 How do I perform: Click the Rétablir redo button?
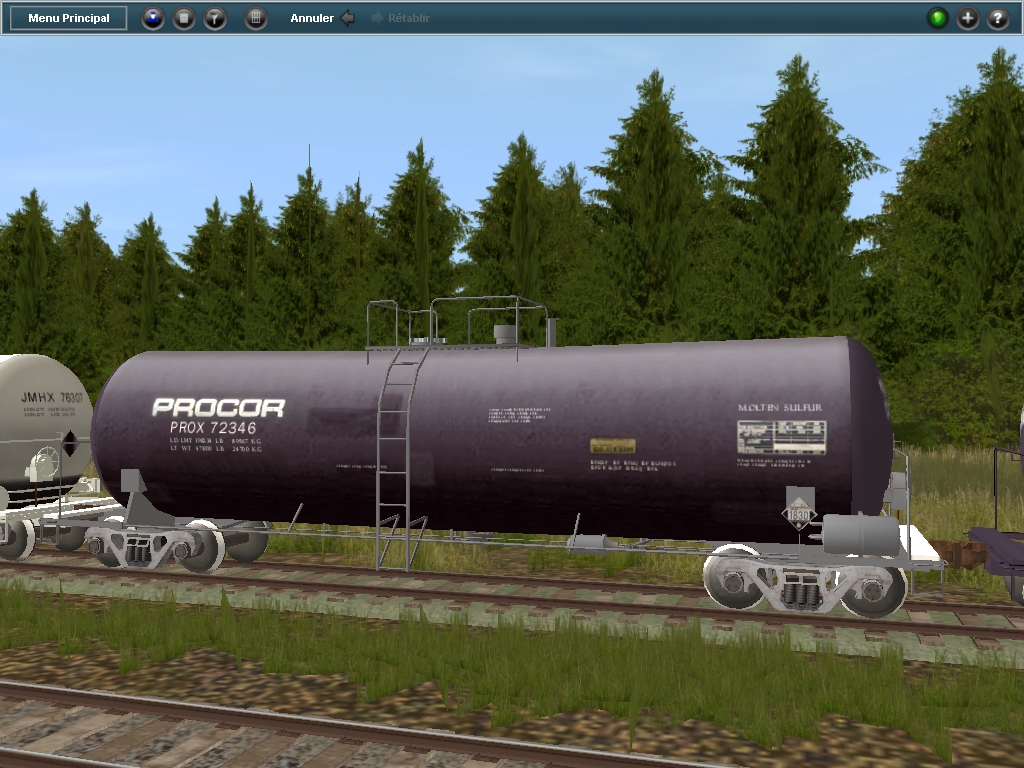coord(400,18)
